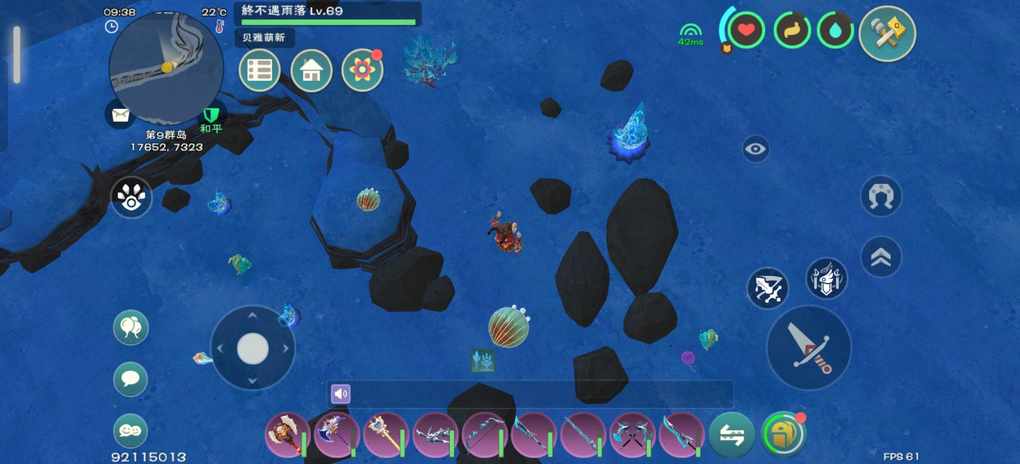Open the emoji faces button
Image resolution: width=1020 pixels, height=464 pixels.
131,430
